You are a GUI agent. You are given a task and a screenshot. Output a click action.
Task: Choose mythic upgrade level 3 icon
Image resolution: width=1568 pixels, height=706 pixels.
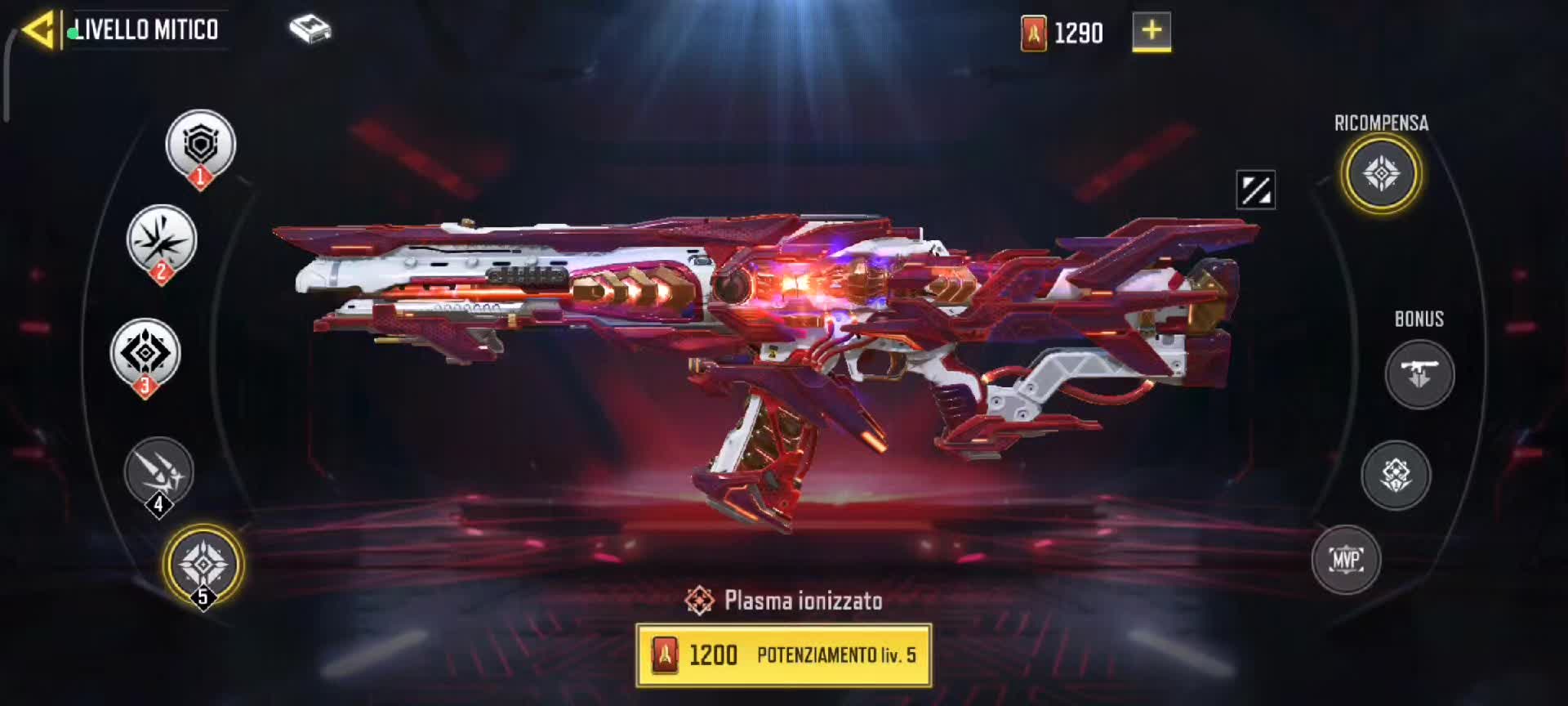tap(145, 354)
